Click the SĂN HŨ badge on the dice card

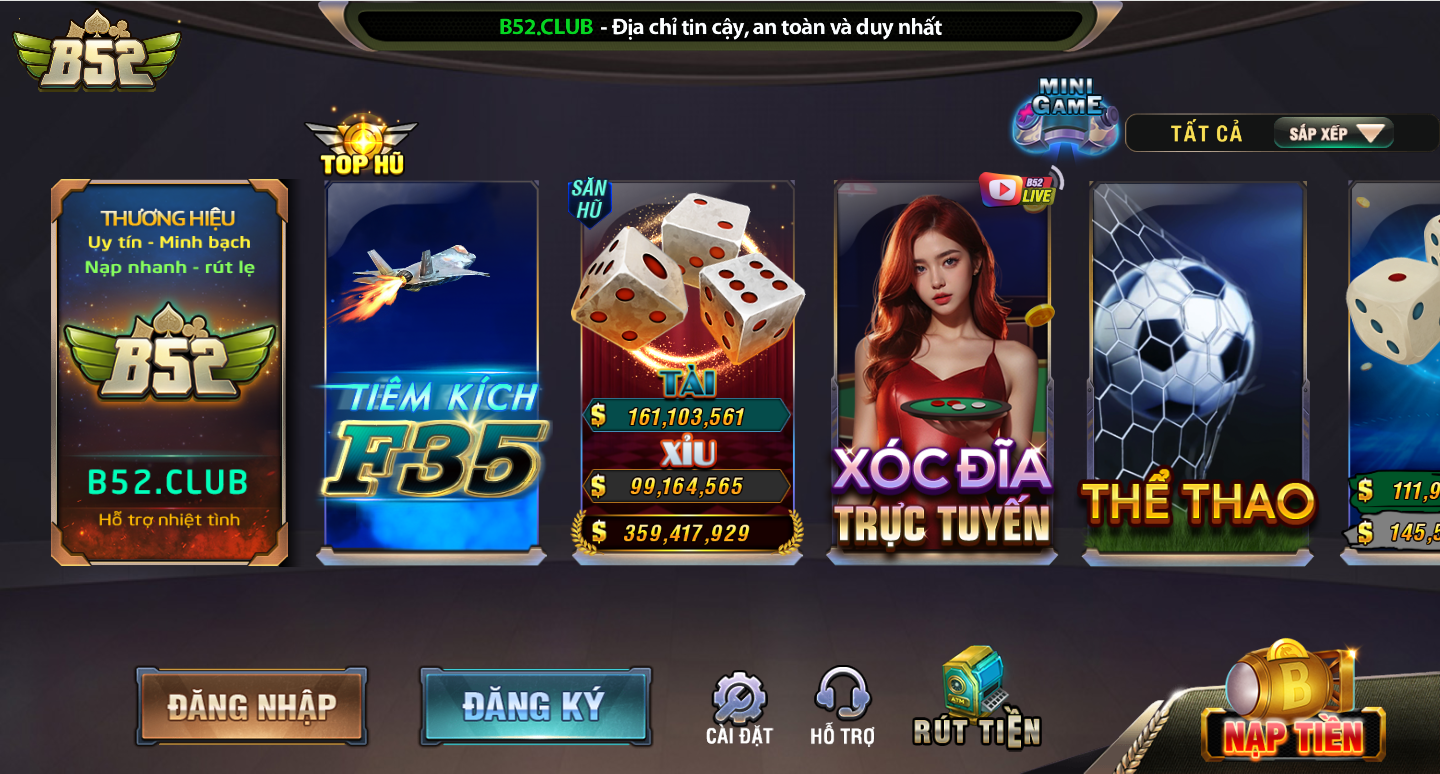[590, 196]
